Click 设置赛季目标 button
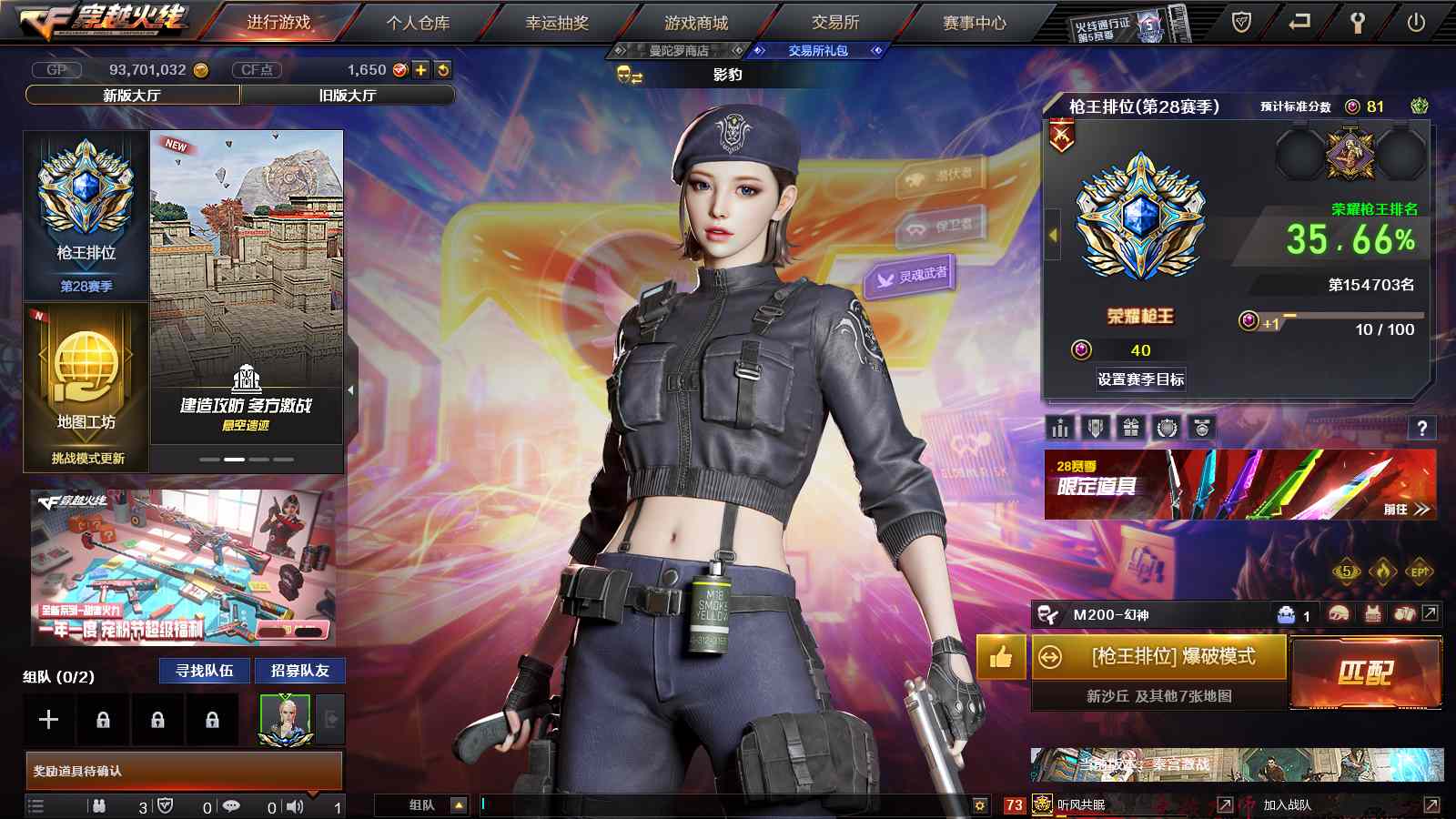 [1140, 379]
